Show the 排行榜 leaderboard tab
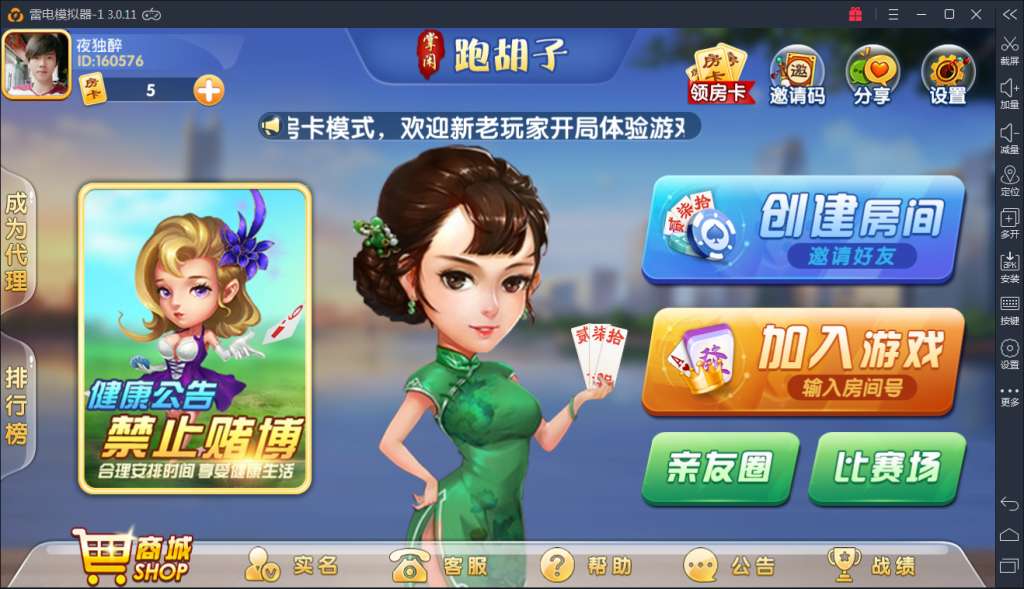1024x589 pixels. [17, 405]
